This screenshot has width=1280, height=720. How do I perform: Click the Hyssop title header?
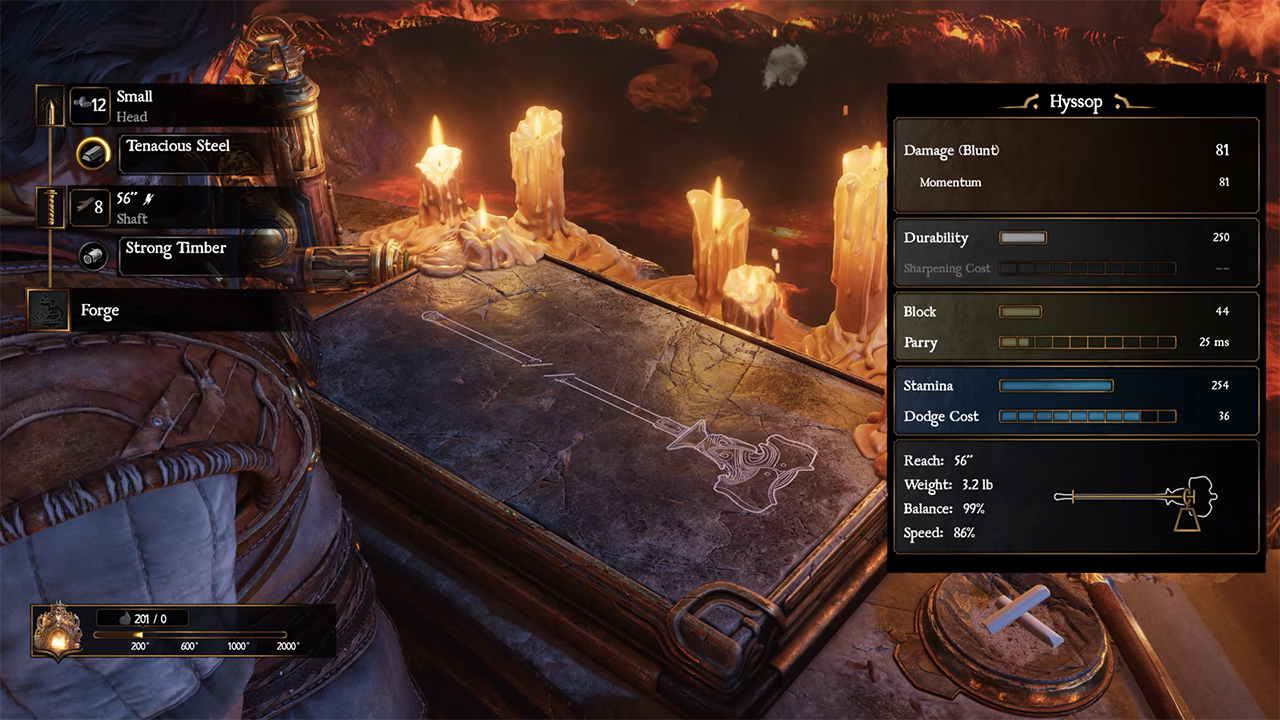click(x=1078, y=102)
